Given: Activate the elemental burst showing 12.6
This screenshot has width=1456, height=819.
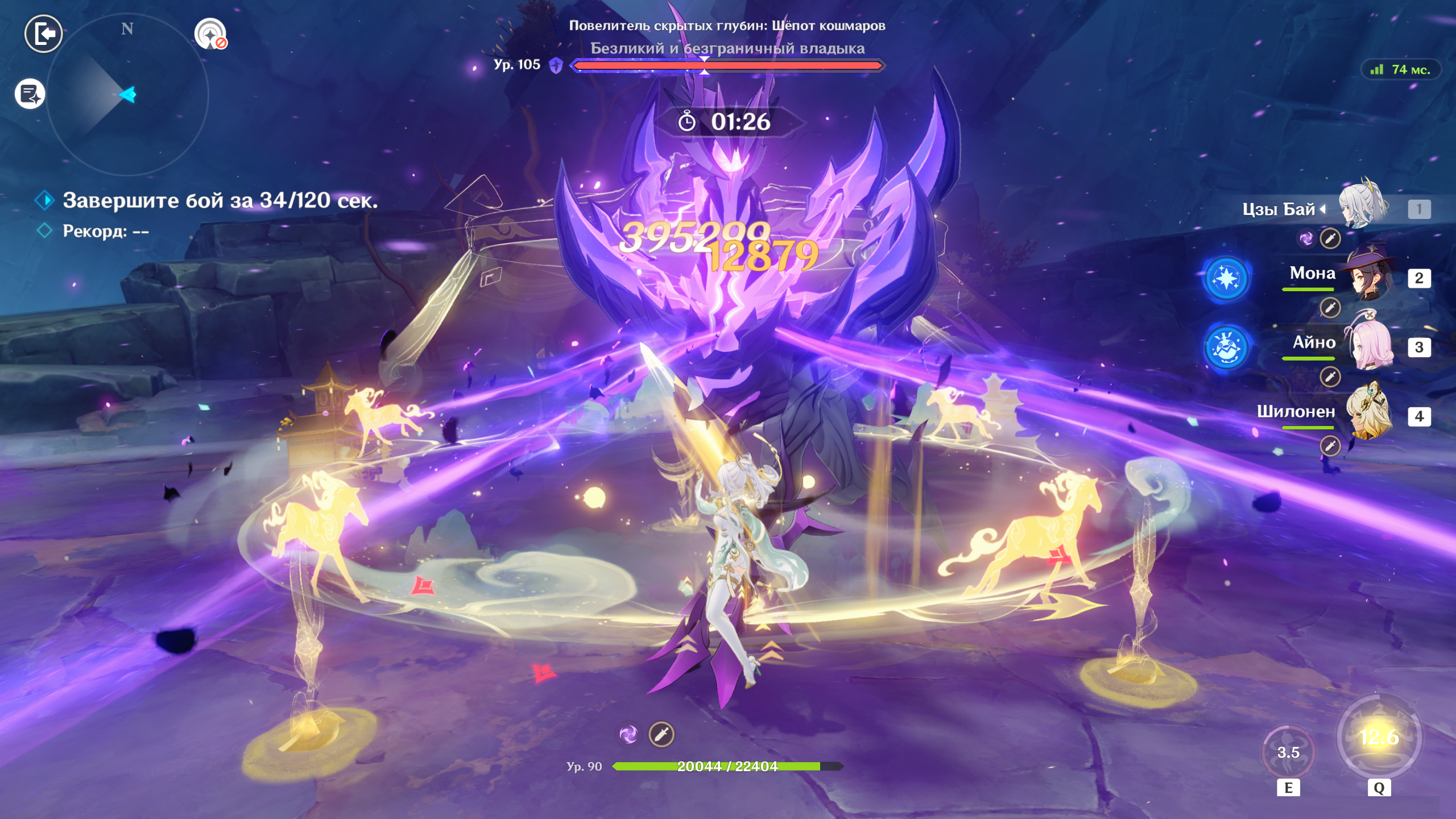Looking at the screenshot, I should (x=1379, y=737).
